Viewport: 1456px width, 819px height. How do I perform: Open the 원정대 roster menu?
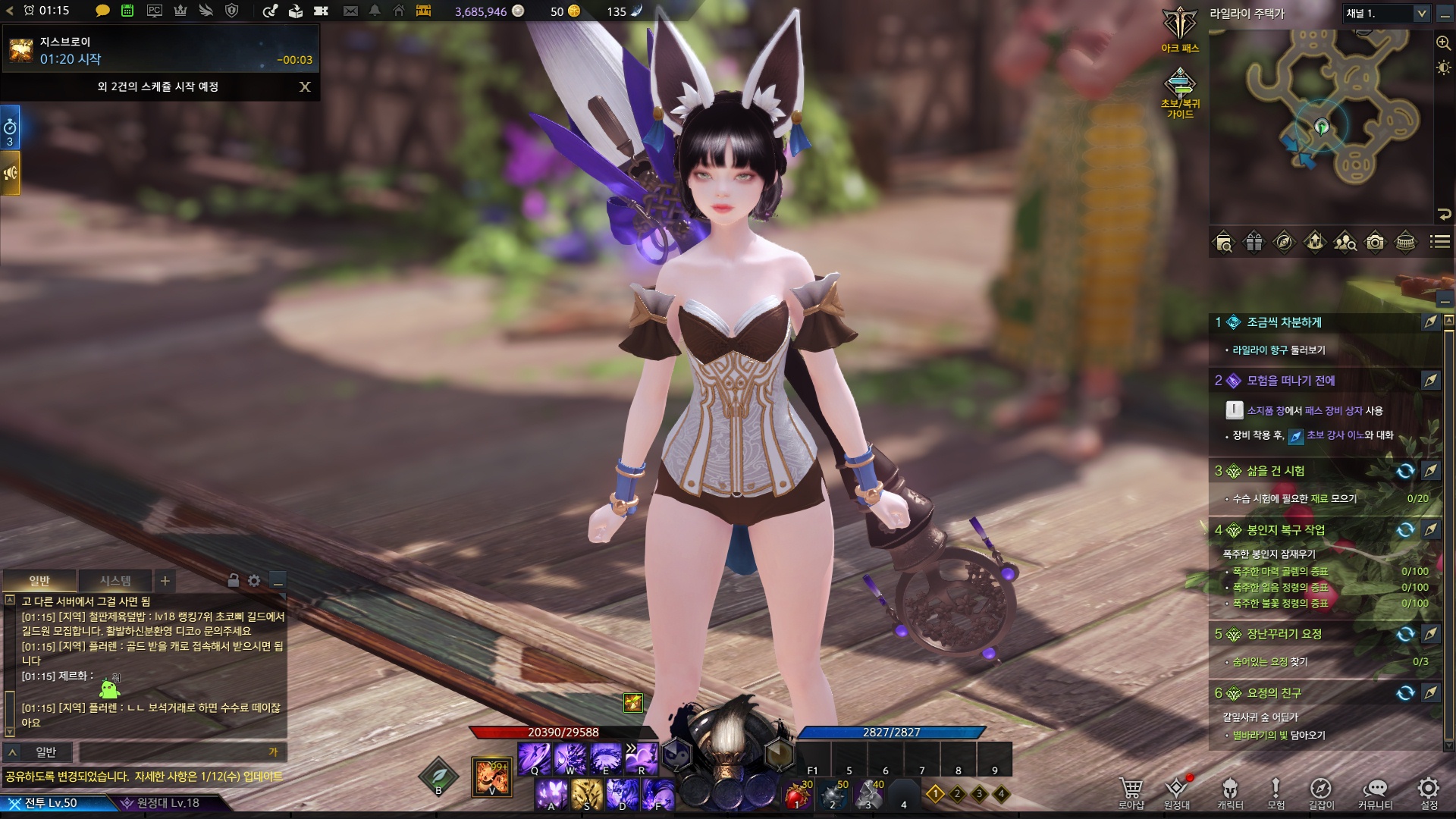point(1176,792)
